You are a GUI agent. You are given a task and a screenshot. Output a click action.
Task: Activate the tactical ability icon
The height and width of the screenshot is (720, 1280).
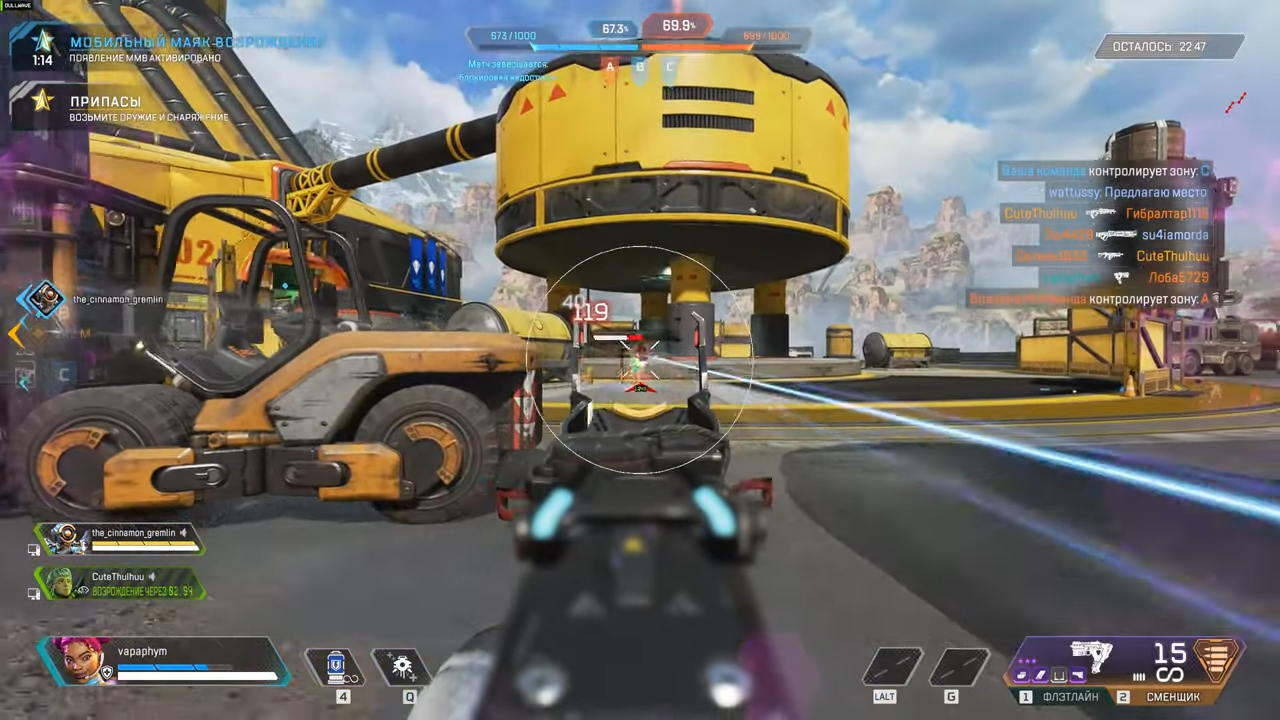coord(403,666)
